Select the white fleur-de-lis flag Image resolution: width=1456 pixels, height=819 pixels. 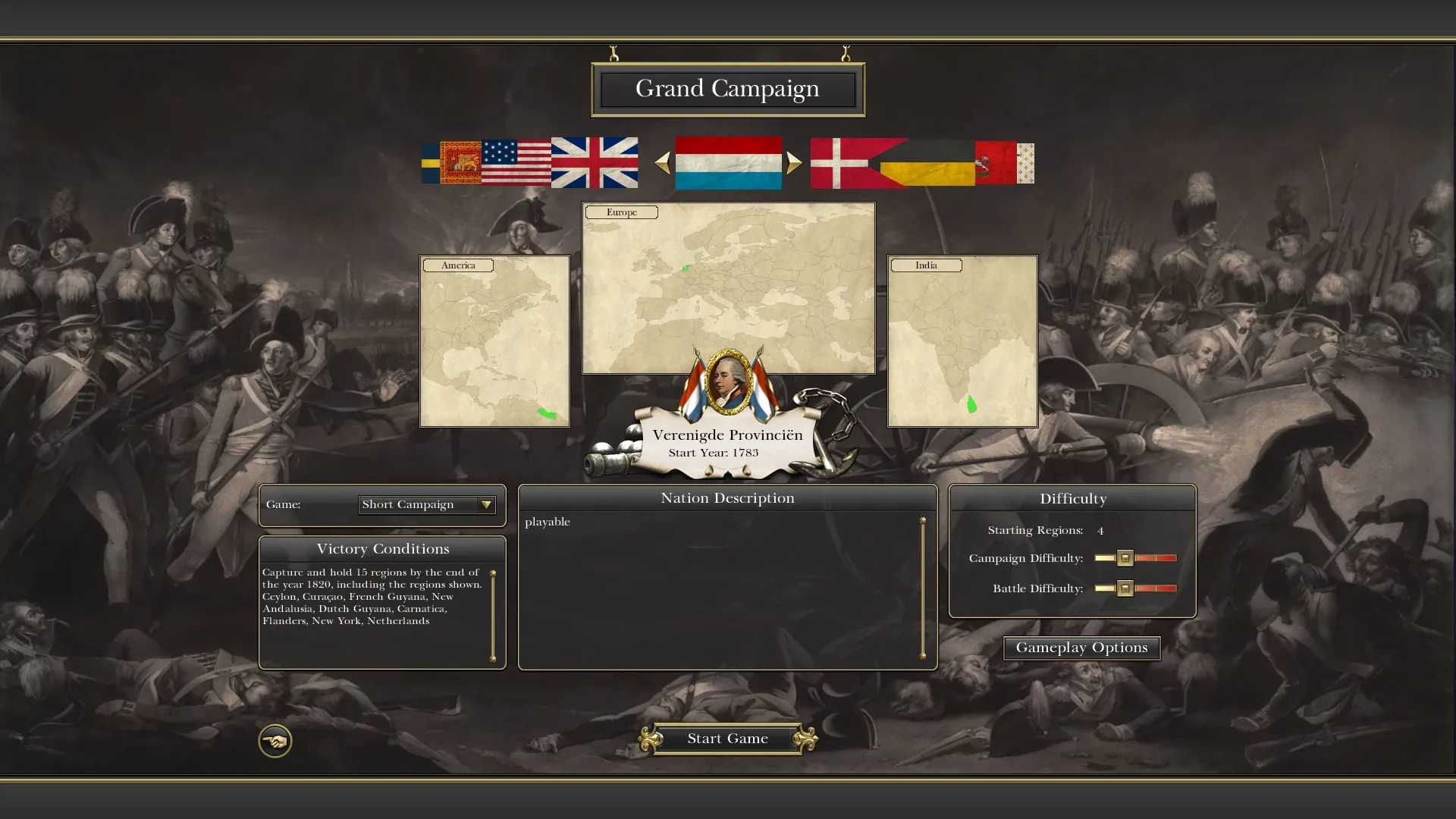(1025, 162)
